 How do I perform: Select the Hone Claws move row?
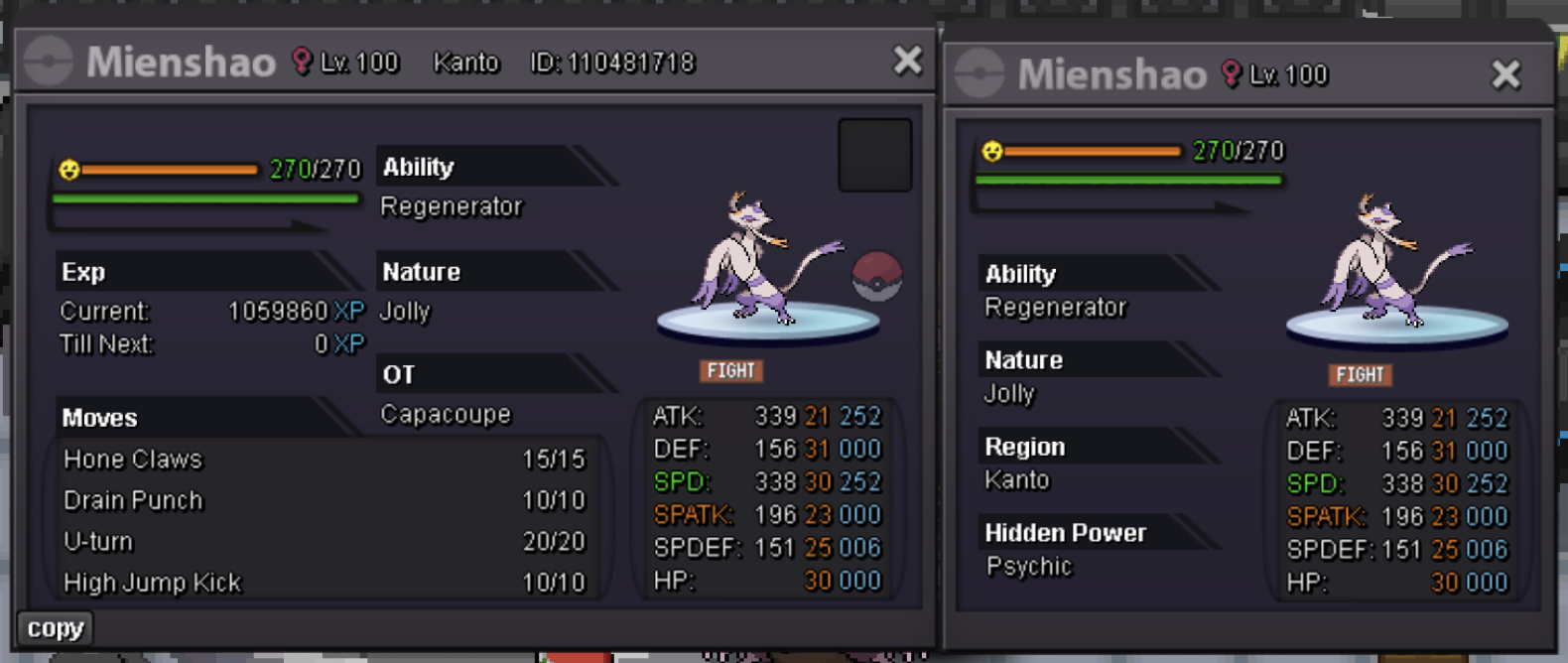click(324, 460)
